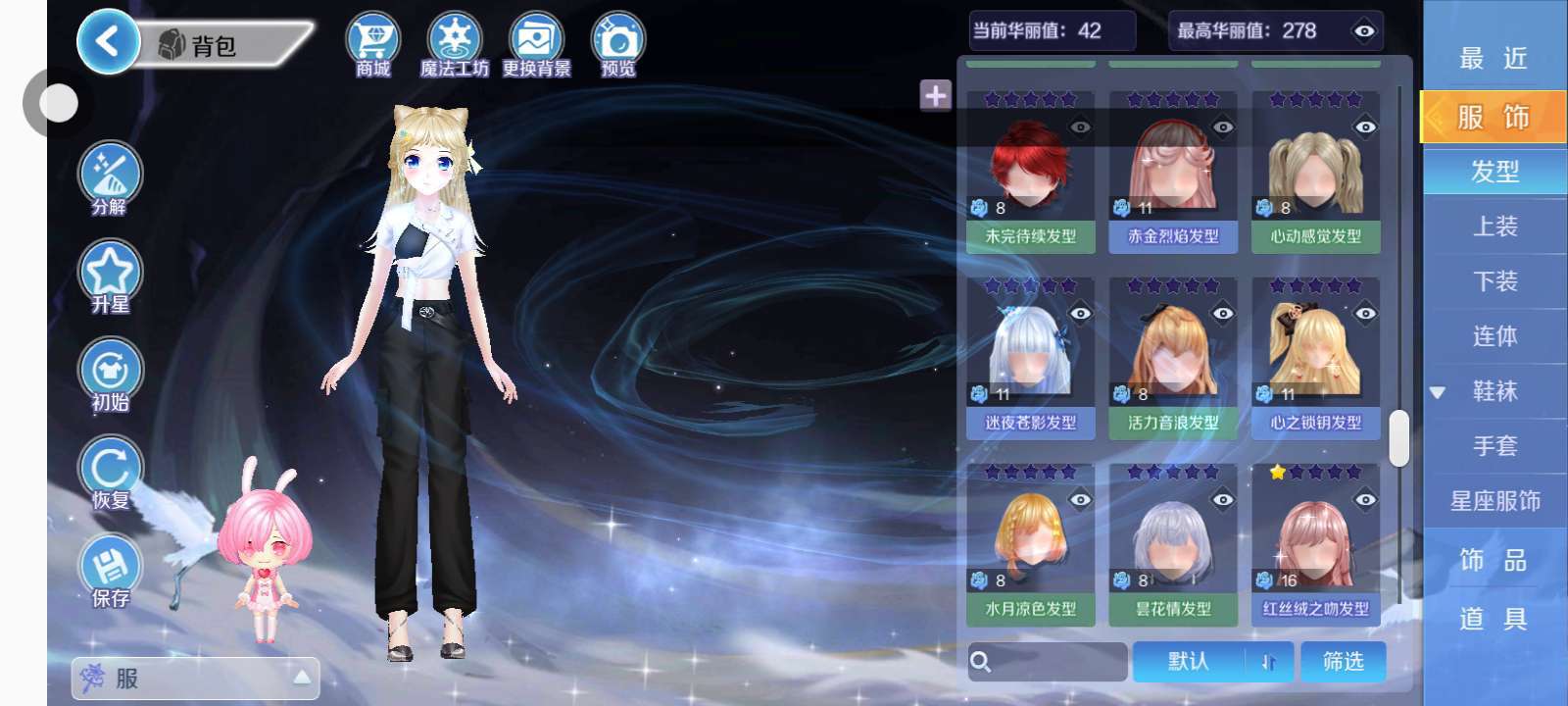Reset outfit with 初始 button
1568x706 pixels.
pos(110,374)
